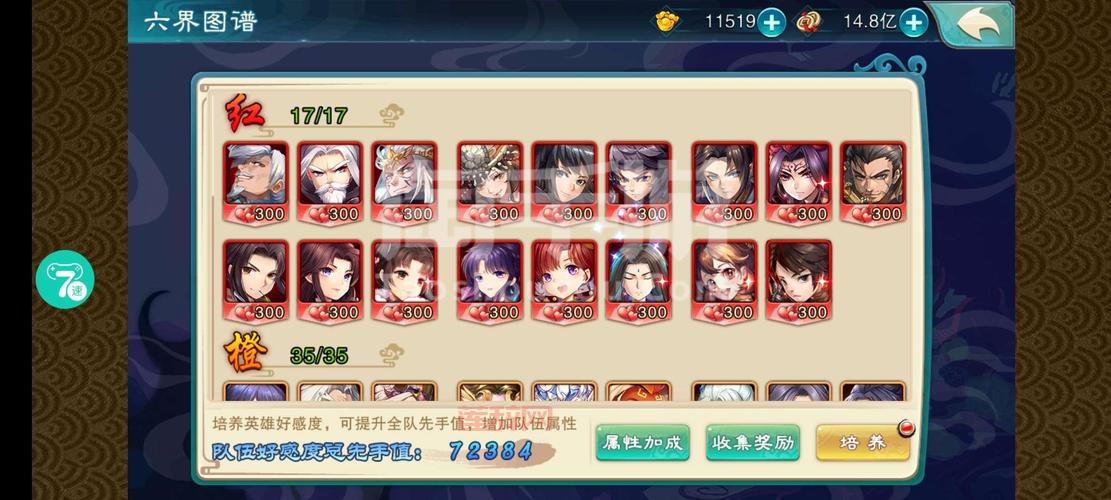1111x500 pixels.
Task: Select the red-haired girl hero portrait
Action: click(x=564, y=274)
